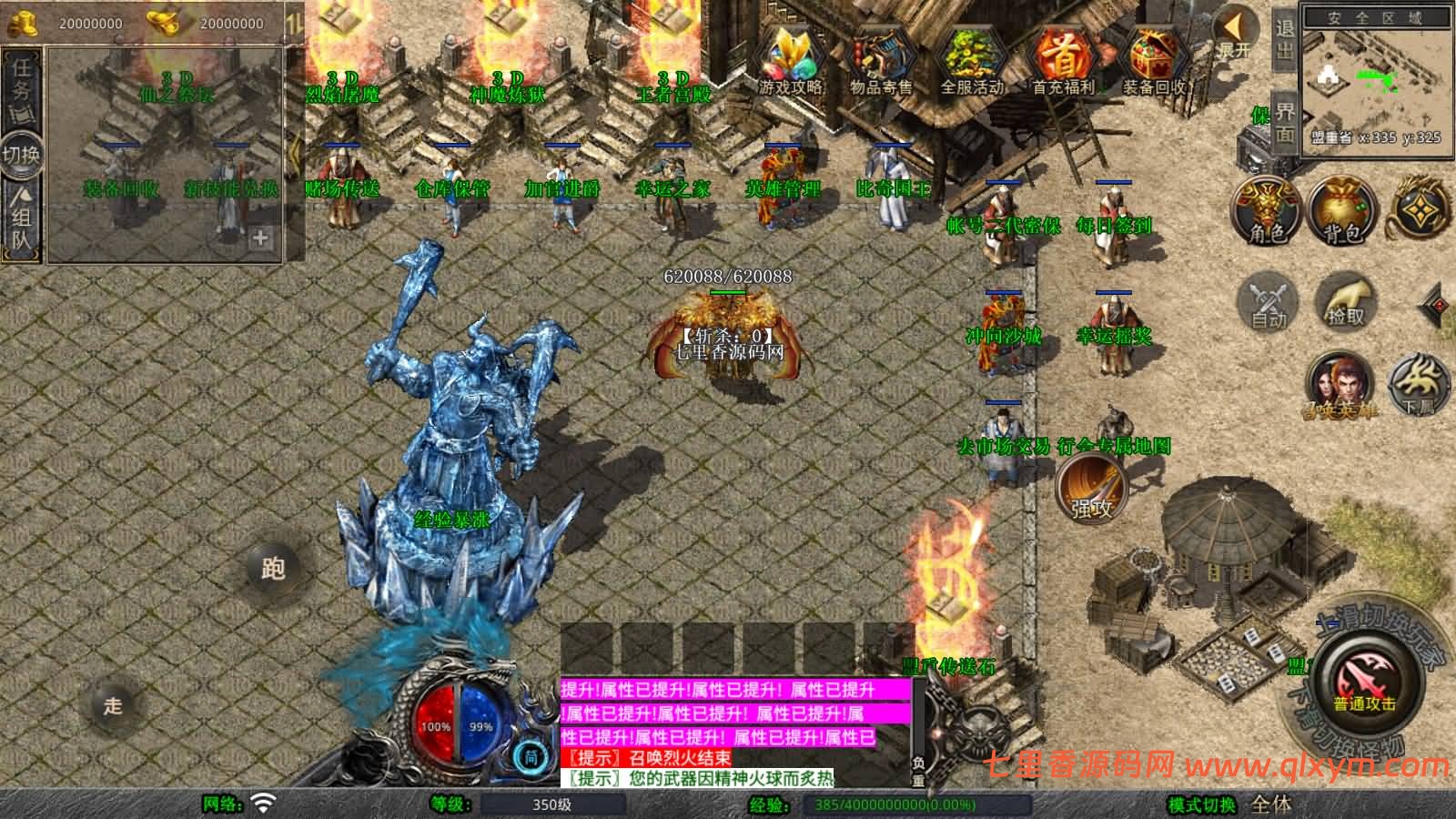This screenshot has height=819, width=1456.
Task: Open the 物品寄售 item consignment panel
Action: pos(879,55)
